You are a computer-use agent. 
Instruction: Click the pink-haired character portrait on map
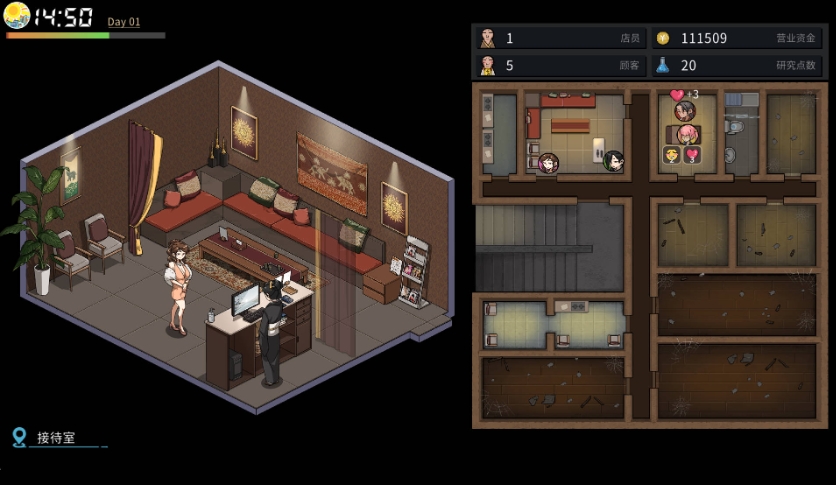tap(687, 134)
